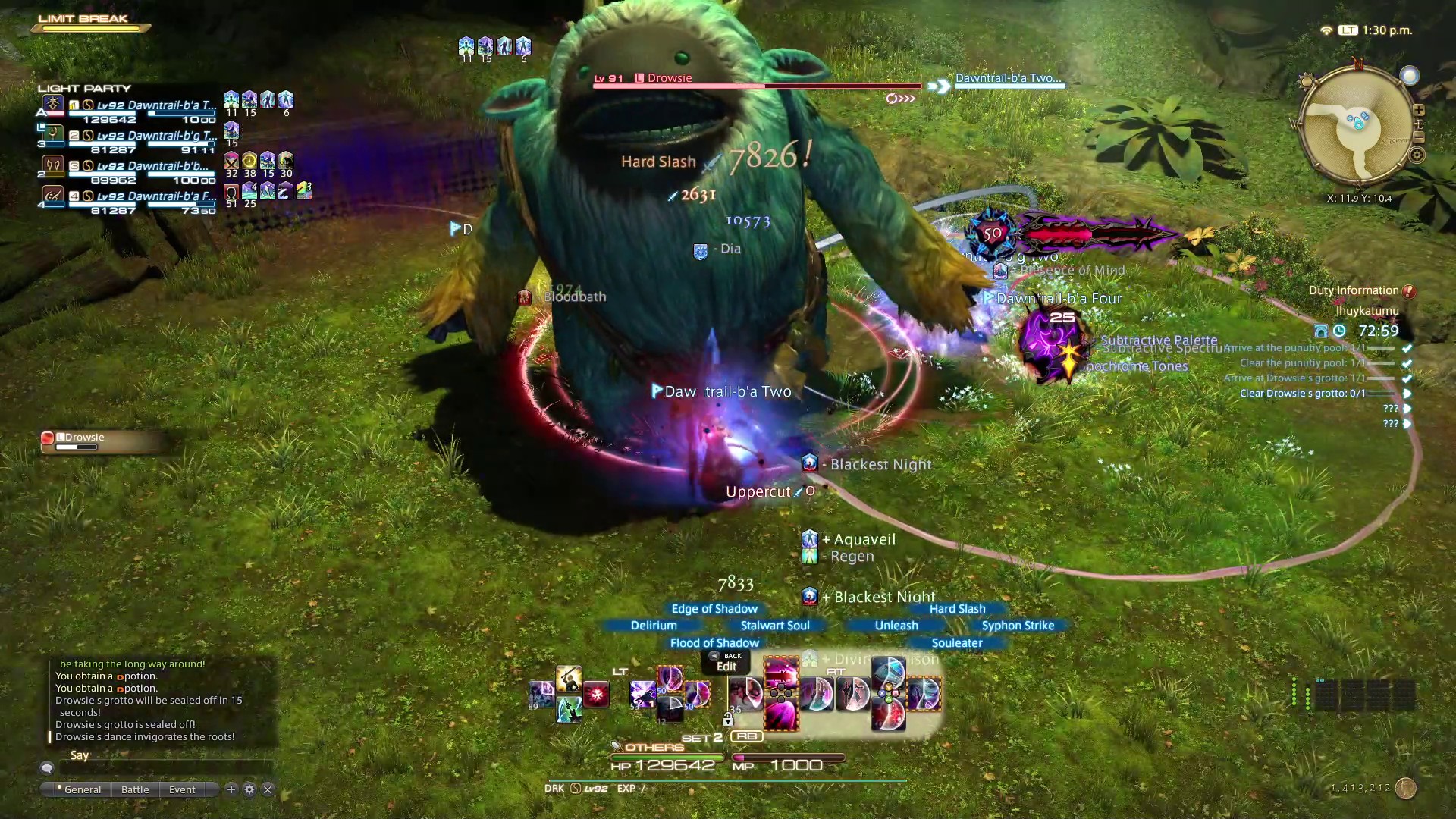Add a chat tab with the plus icon
This screenshot has height=819, width=1456.
[x=231, y=789]
